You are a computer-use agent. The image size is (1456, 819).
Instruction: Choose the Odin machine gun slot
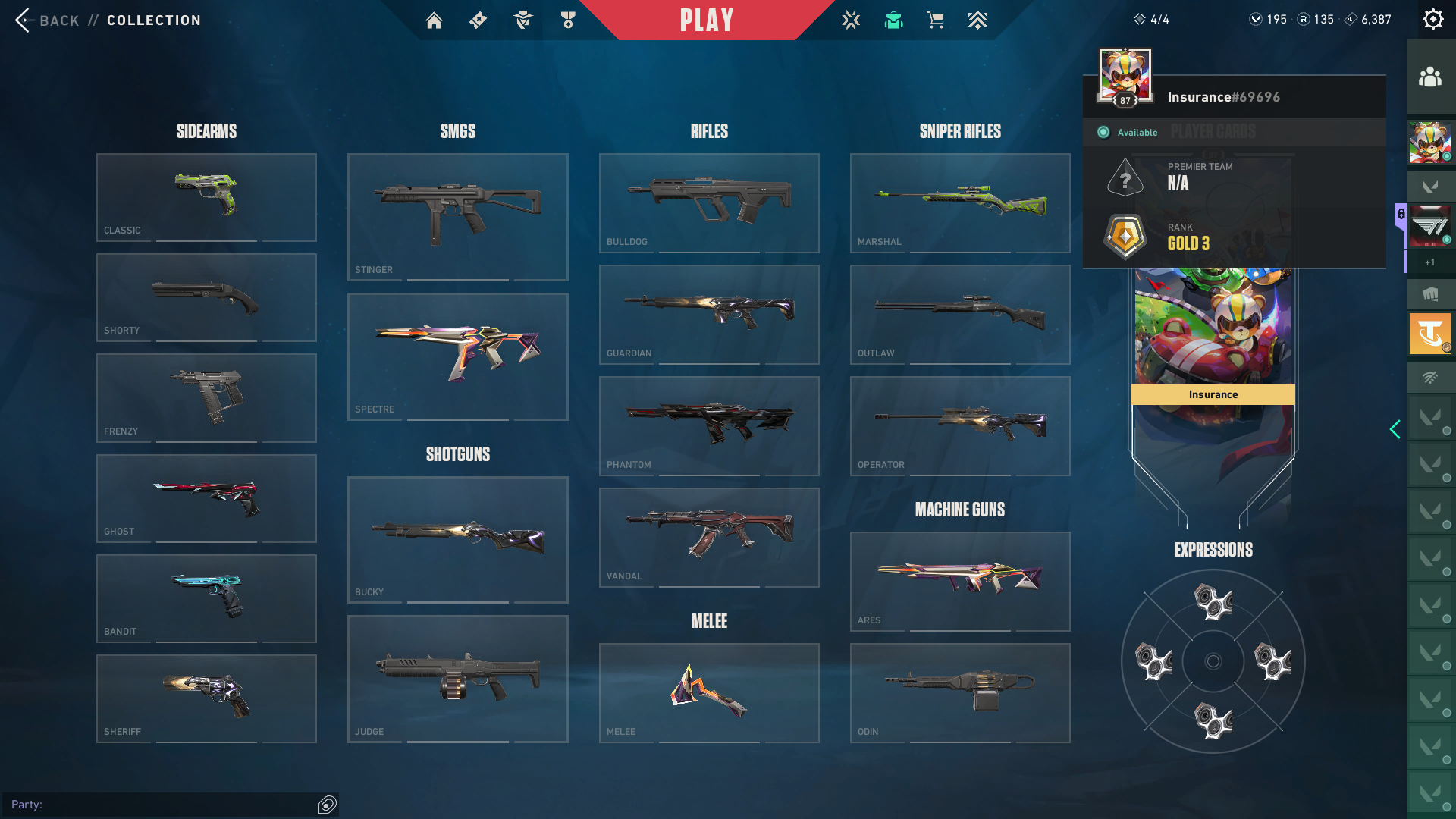(x=960, y=692)
